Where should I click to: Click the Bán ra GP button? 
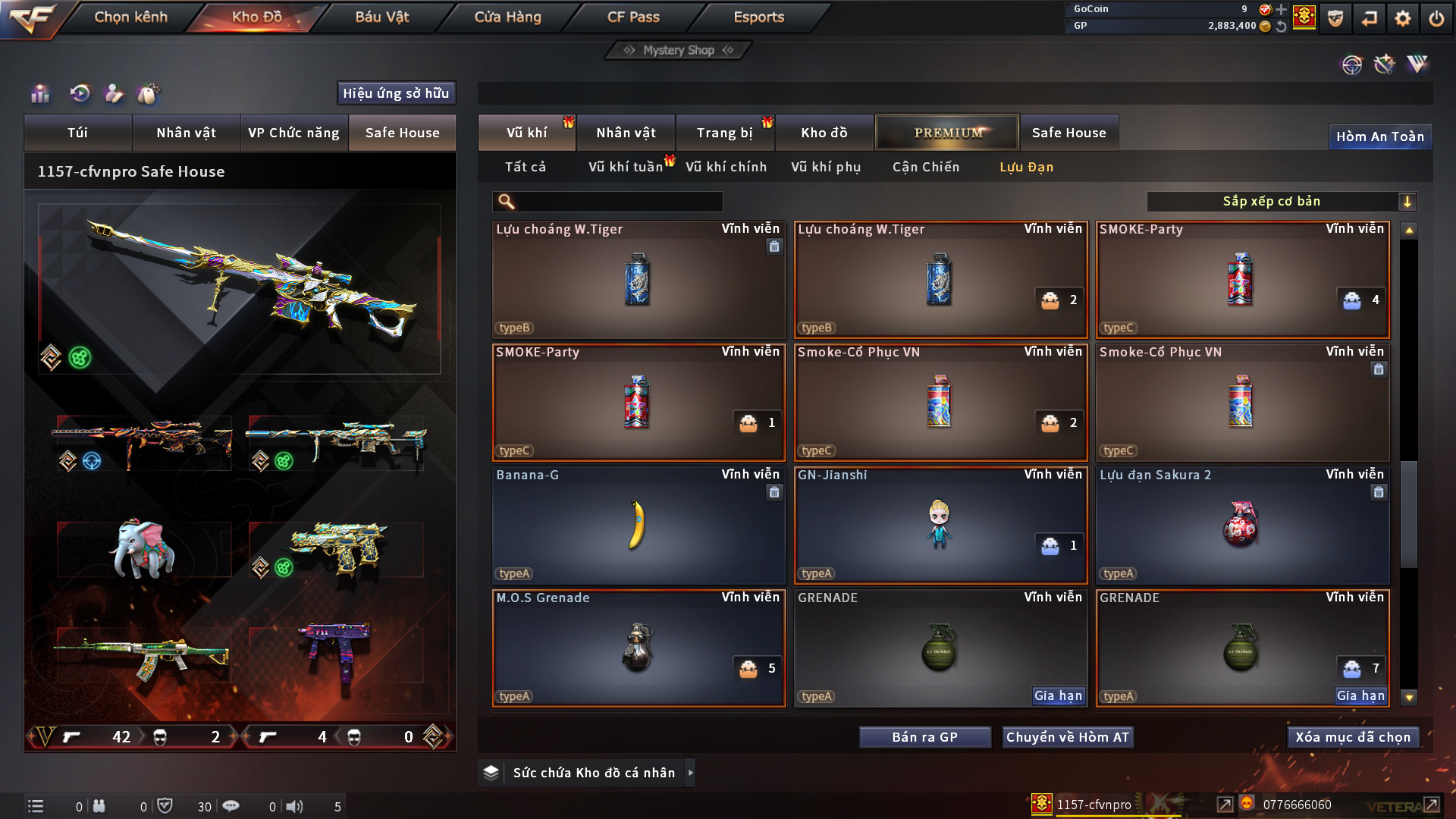click(x=924, y=737)
